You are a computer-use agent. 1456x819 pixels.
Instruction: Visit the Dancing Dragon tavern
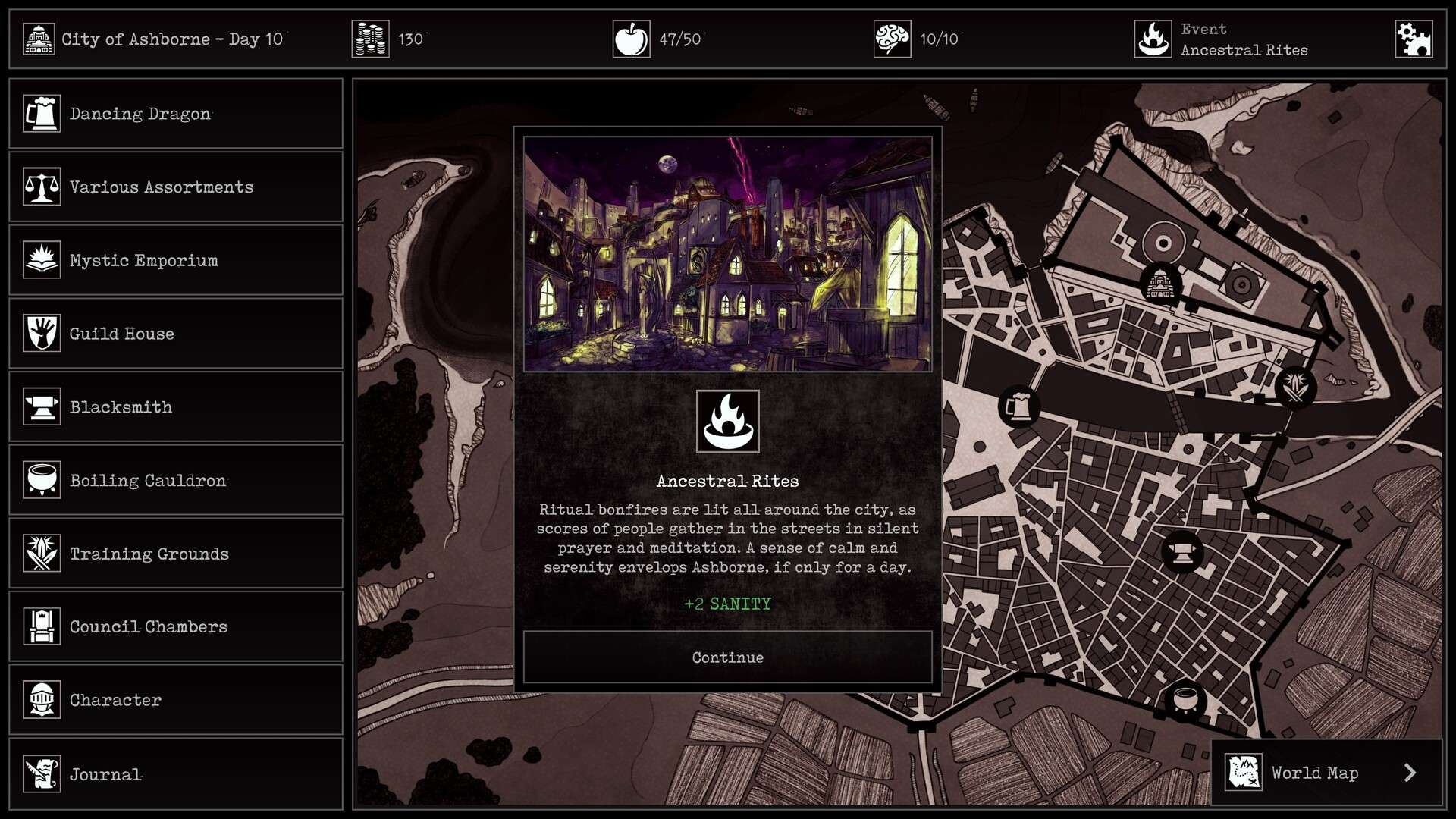[x=176, y=114]
